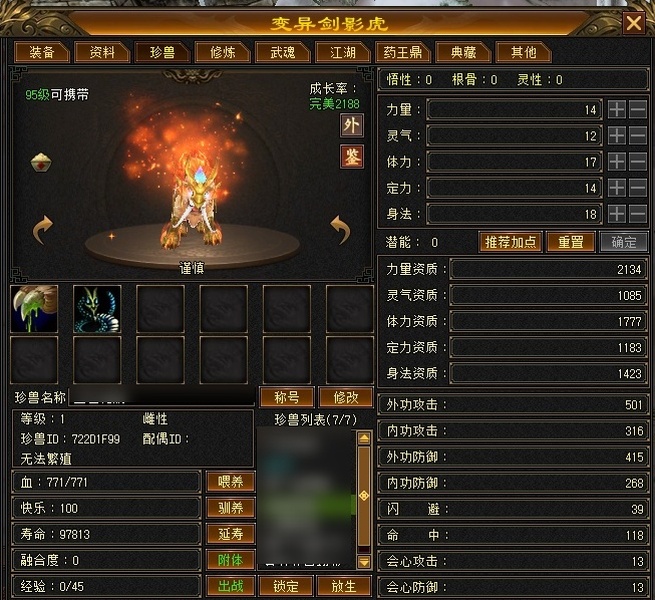
Task: Feed the pet with 喂养
Action: pos(230,482)
